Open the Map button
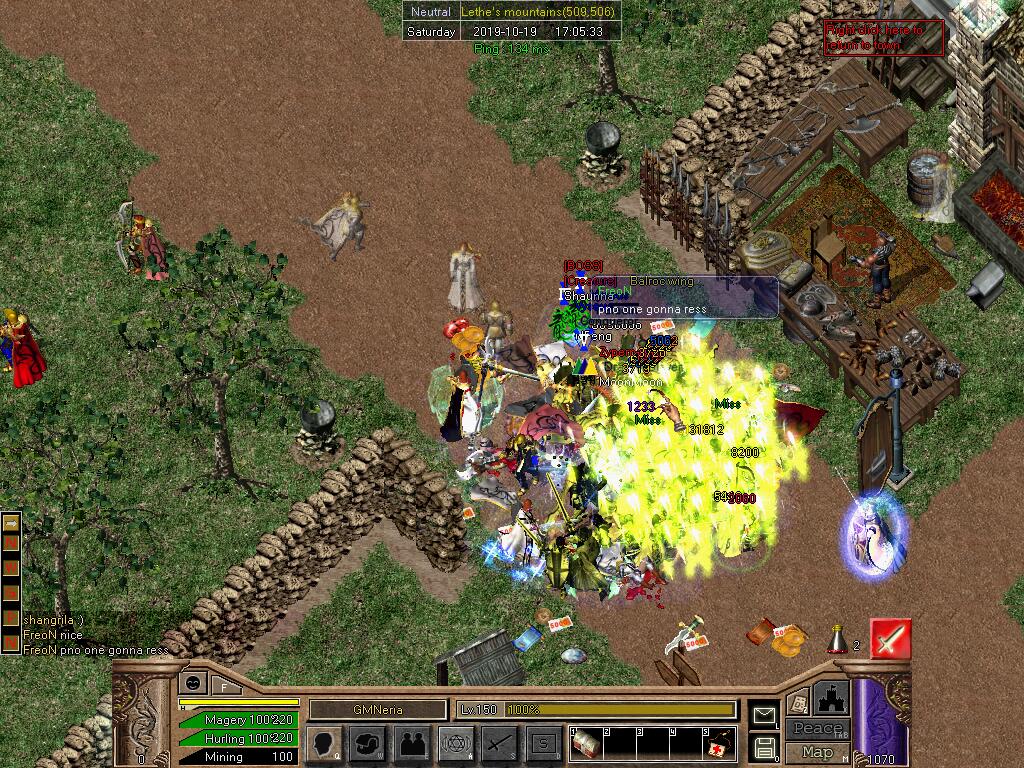 (817, 752)
